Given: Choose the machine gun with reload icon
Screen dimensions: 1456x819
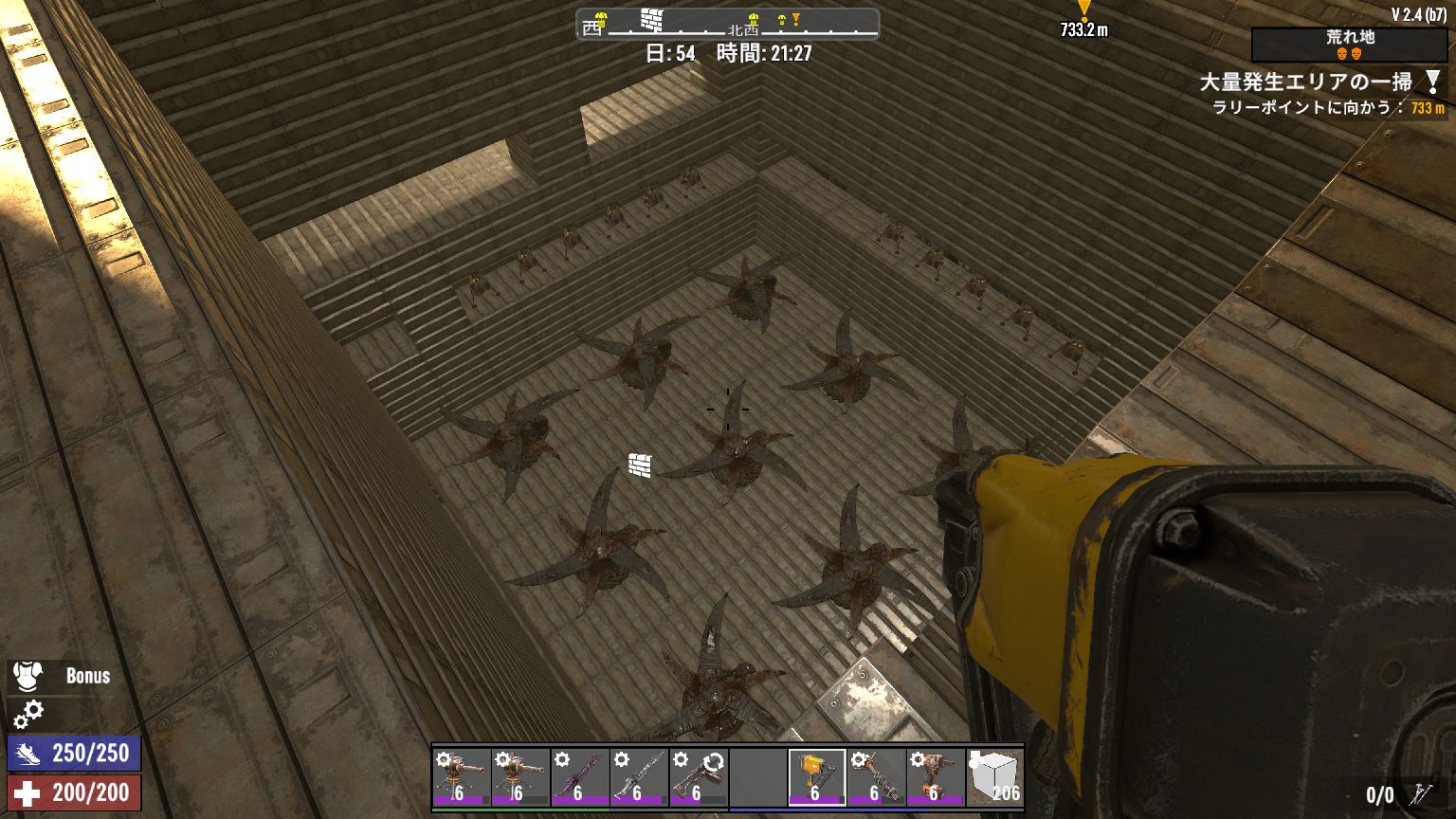Looking at the screenshot, I should tap(697, 777).
